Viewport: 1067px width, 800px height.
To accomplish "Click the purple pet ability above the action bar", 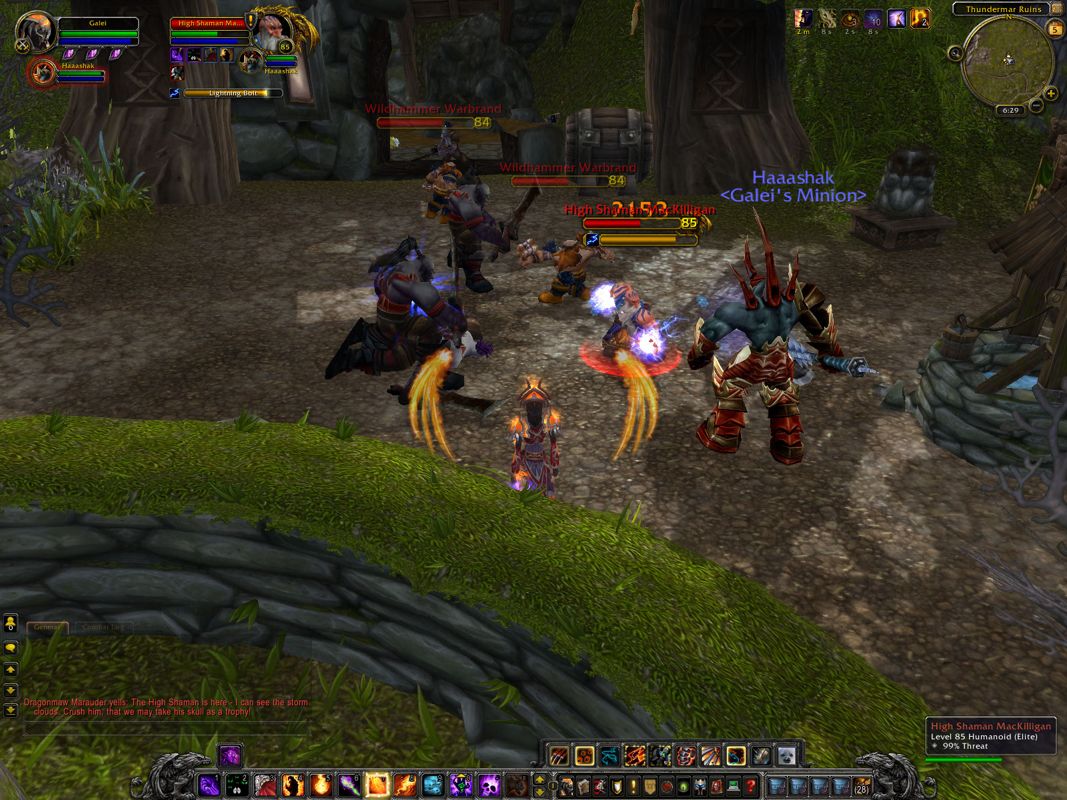I will (230, 755).
